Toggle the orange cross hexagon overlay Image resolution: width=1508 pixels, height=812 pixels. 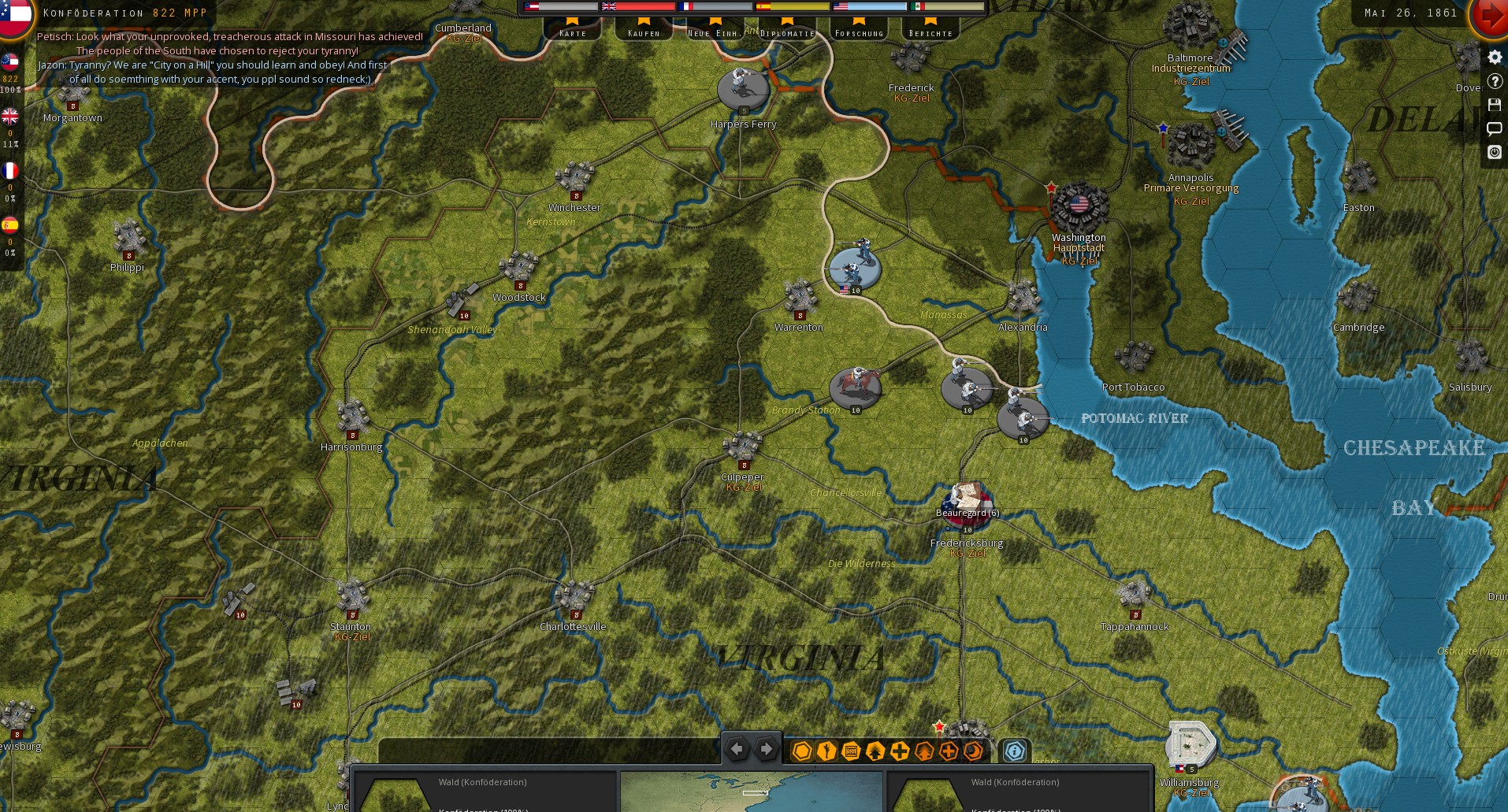click(x=949, y=751)
